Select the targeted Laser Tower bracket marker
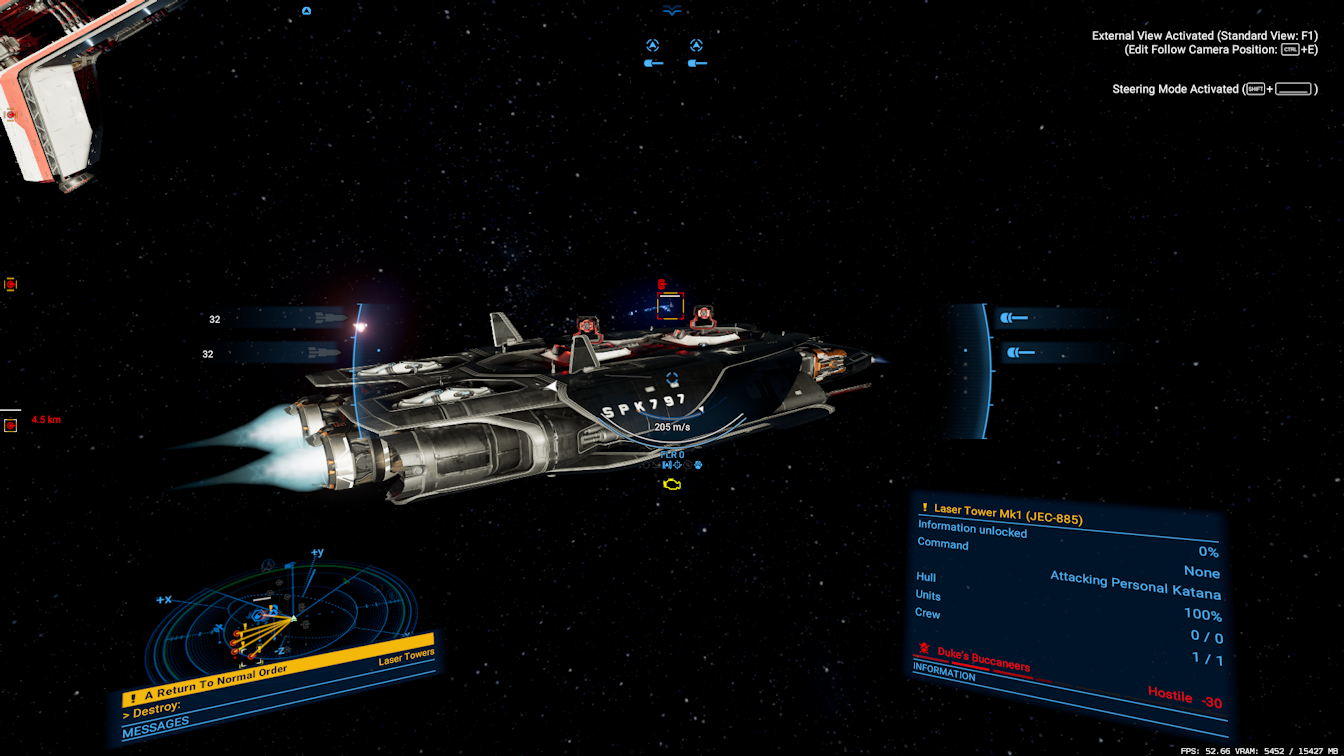Screen dimensions: 1344x756 tap(670, 305)
